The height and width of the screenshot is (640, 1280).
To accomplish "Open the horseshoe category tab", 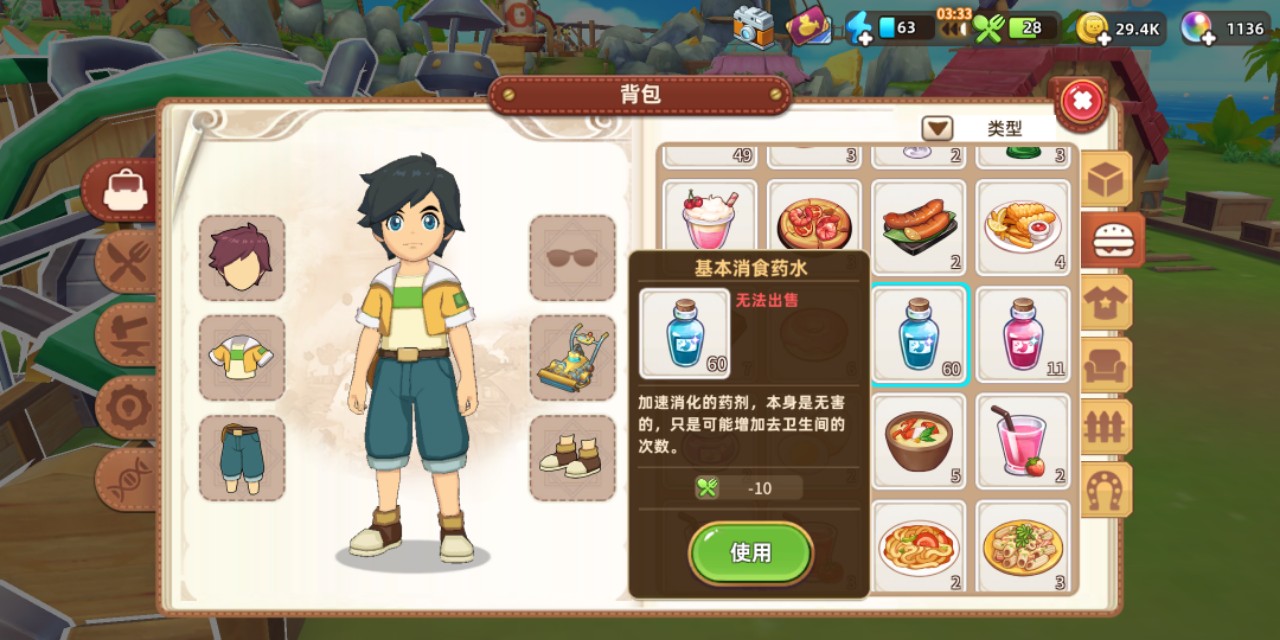I will [1108, 489].
